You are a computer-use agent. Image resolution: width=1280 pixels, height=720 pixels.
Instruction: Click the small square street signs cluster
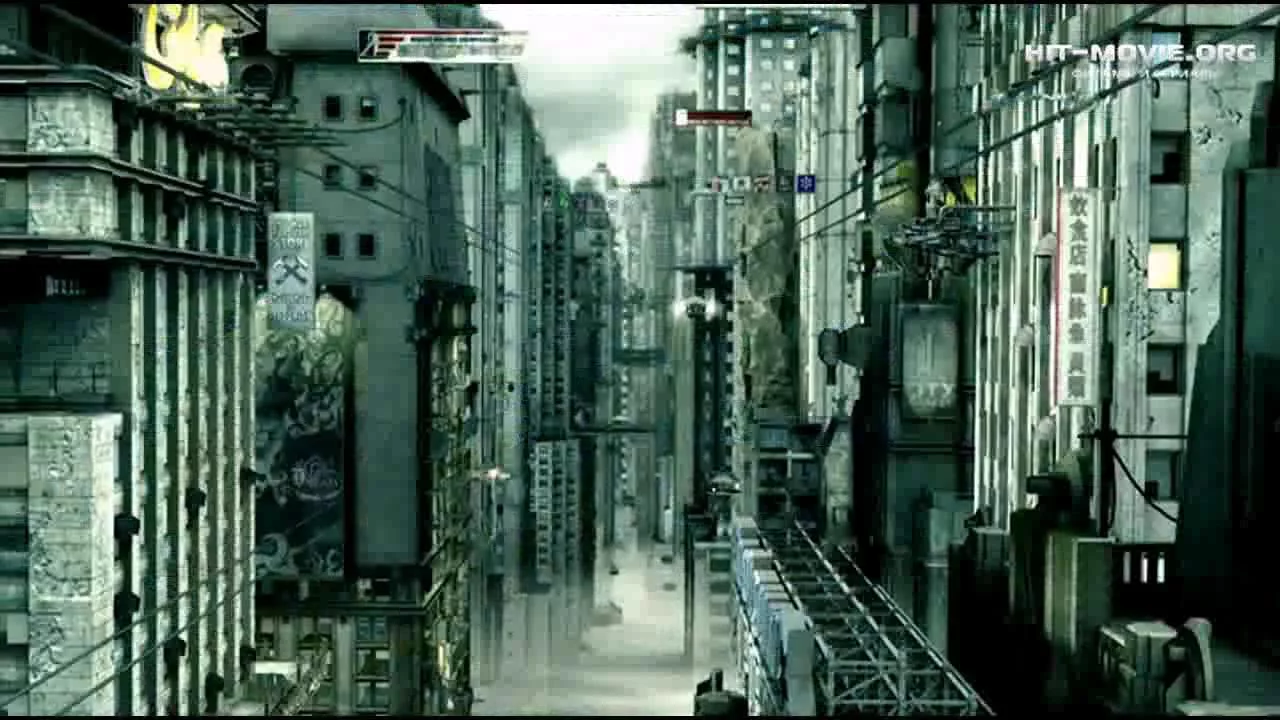(735, 183)
